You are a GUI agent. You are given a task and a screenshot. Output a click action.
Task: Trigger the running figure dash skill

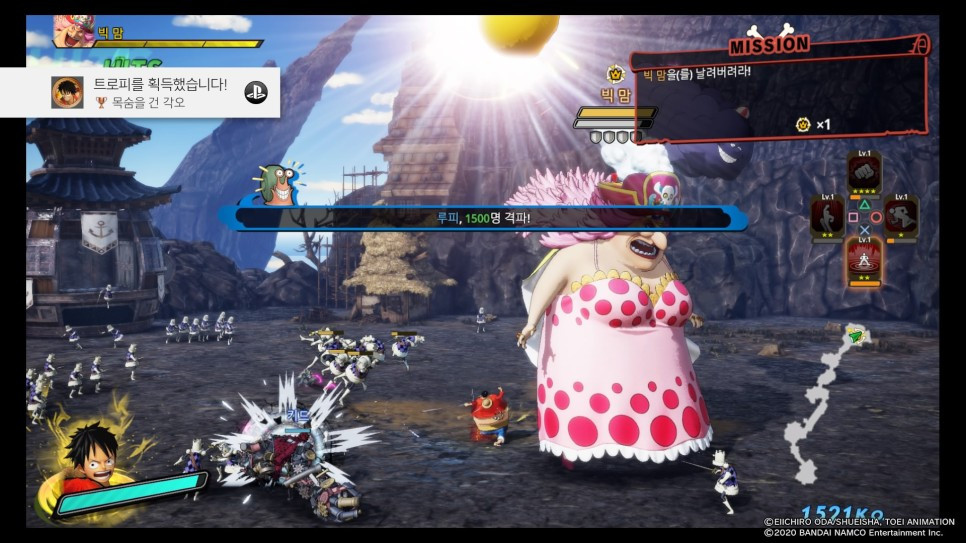902,217
